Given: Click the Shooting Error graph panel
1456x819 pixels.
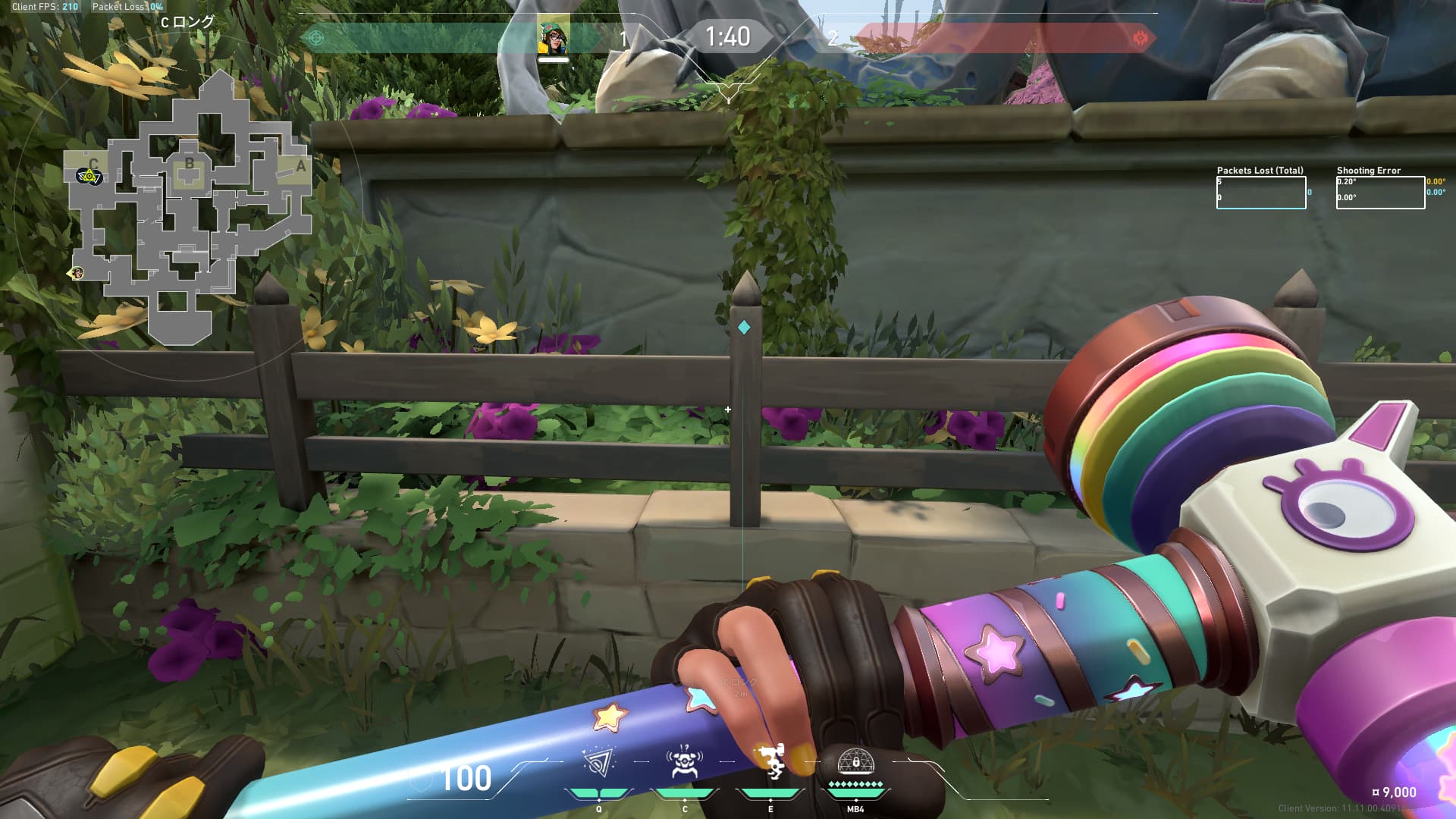Looking at the screenshot, I should coord(1380,193).
